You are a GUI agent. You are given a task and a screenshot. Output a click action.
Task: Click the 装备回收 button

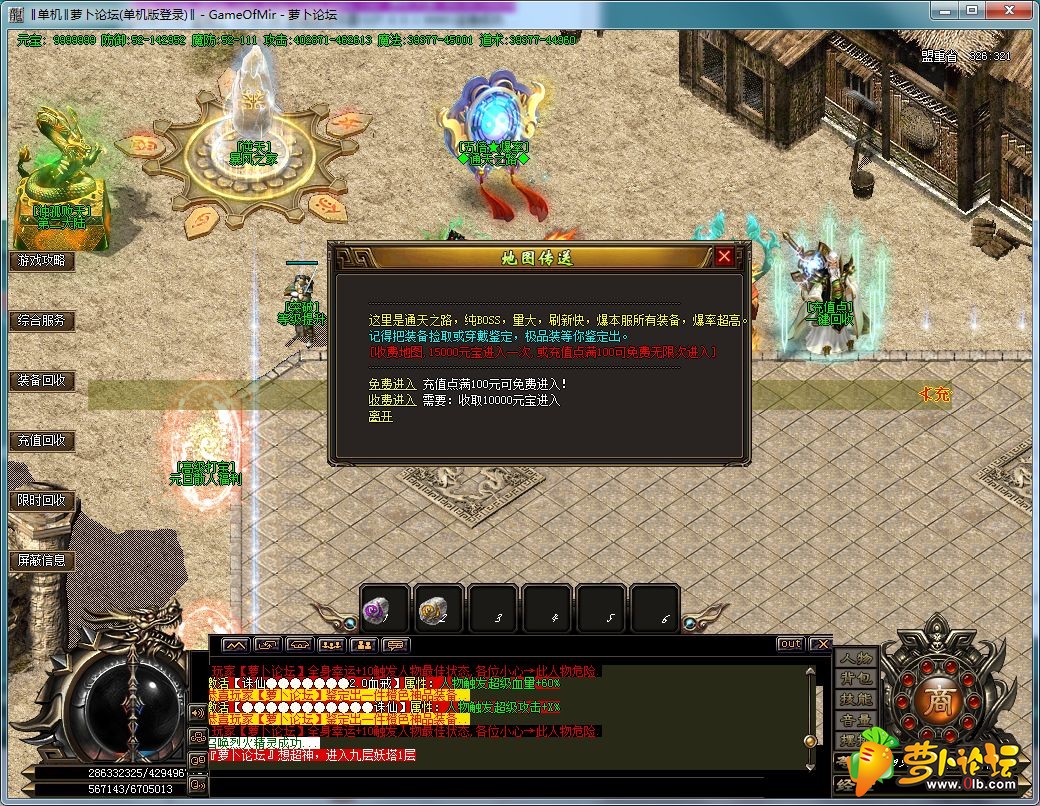click(42, 381)
